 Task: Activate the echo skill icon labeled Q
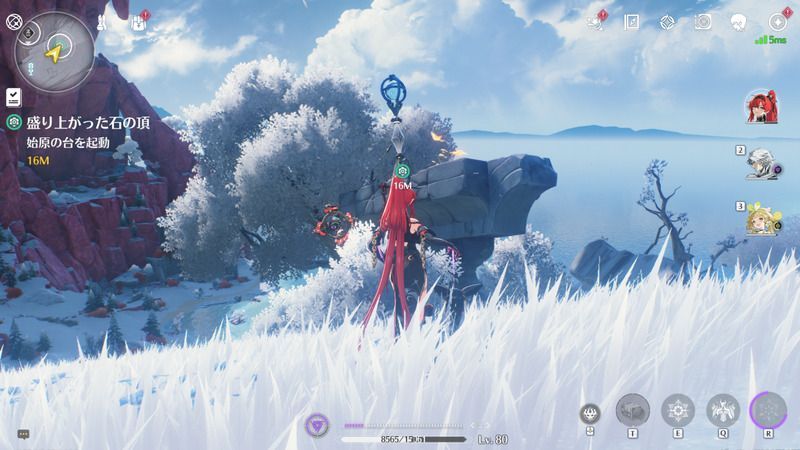(722, 410)
